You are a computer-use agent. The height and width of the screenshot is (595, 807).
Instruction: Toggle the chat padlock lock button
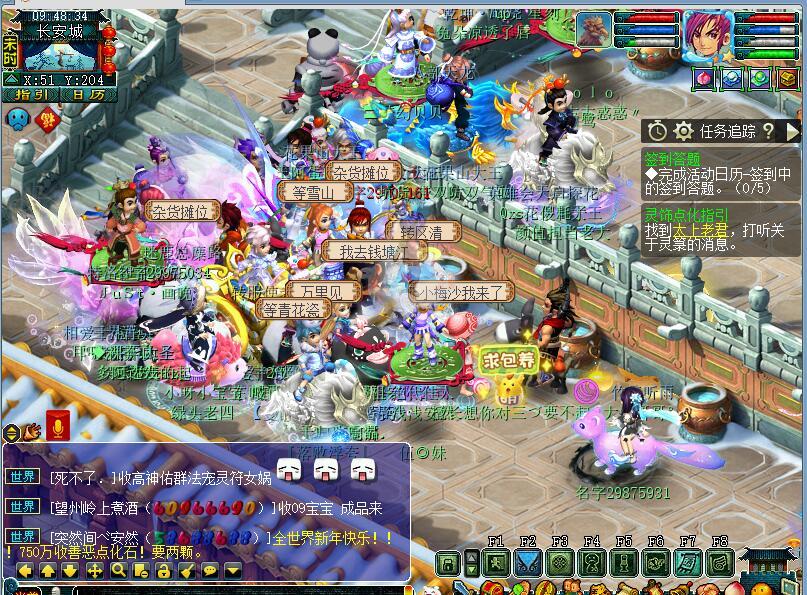(x=164, y=570)
